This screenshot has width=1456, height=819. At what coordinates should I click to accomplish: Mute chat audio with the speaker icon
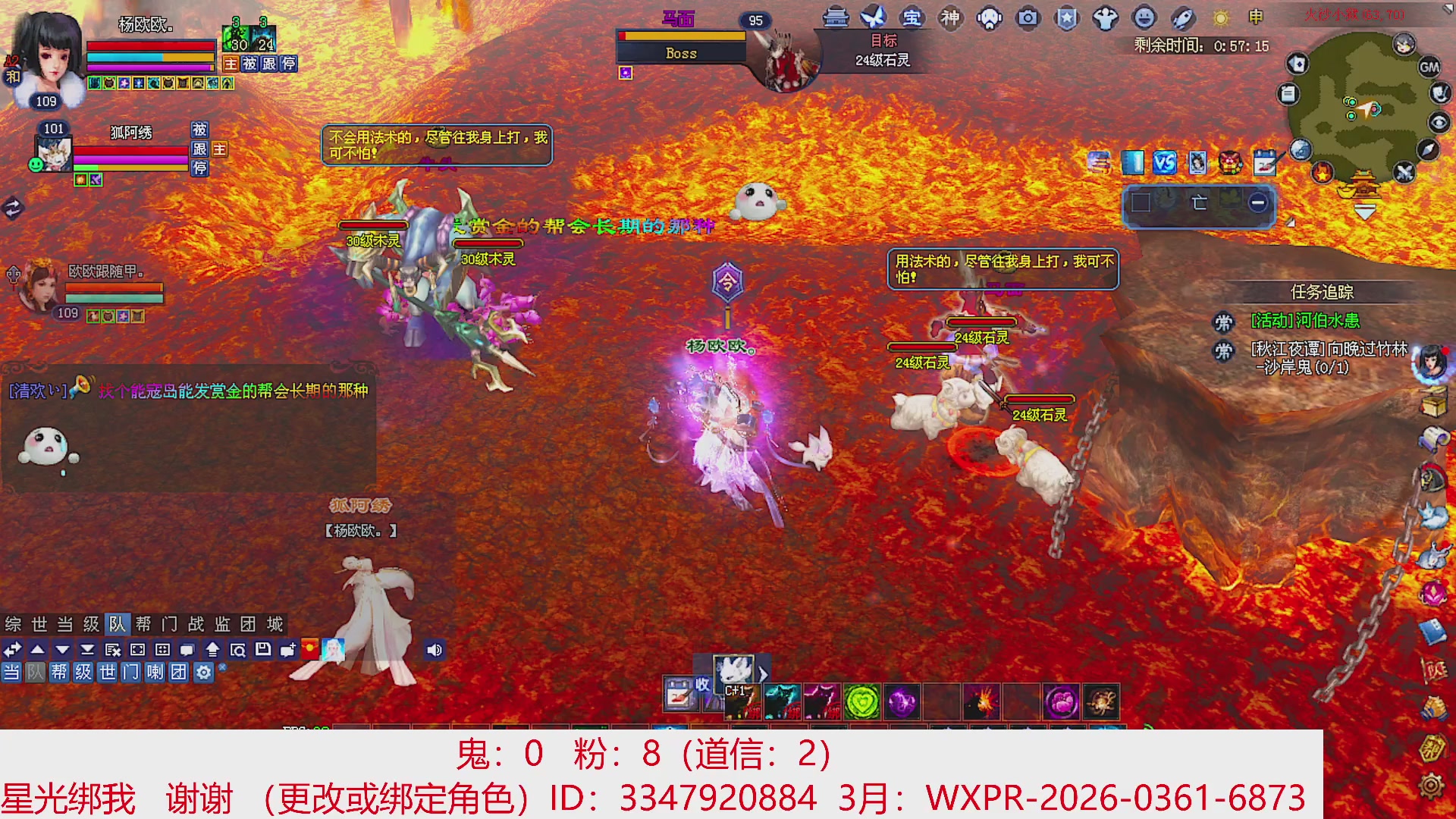coord(435,650)
